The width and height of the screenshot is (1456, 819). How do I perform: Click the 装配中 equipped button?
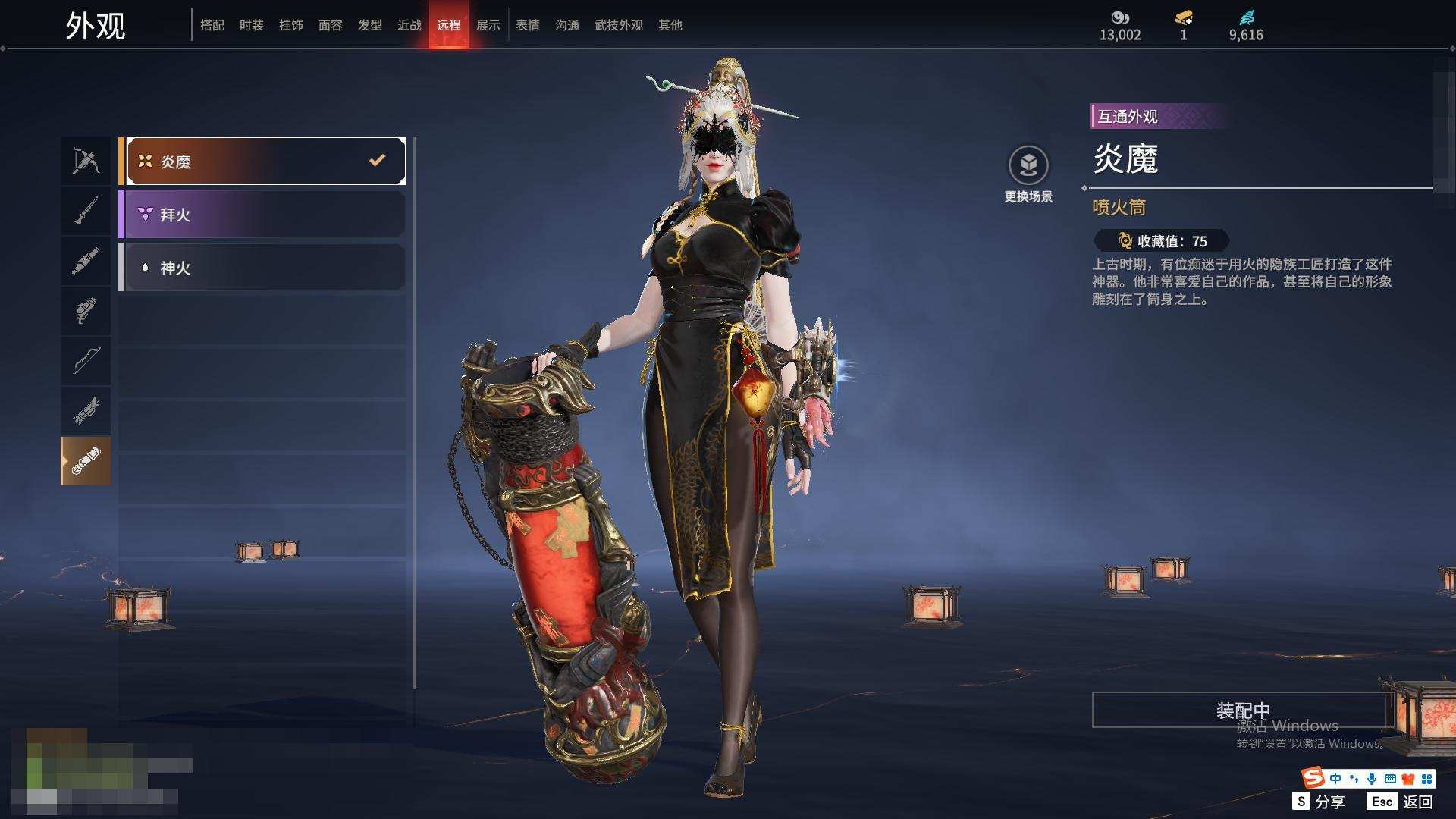click(1243, 710)
